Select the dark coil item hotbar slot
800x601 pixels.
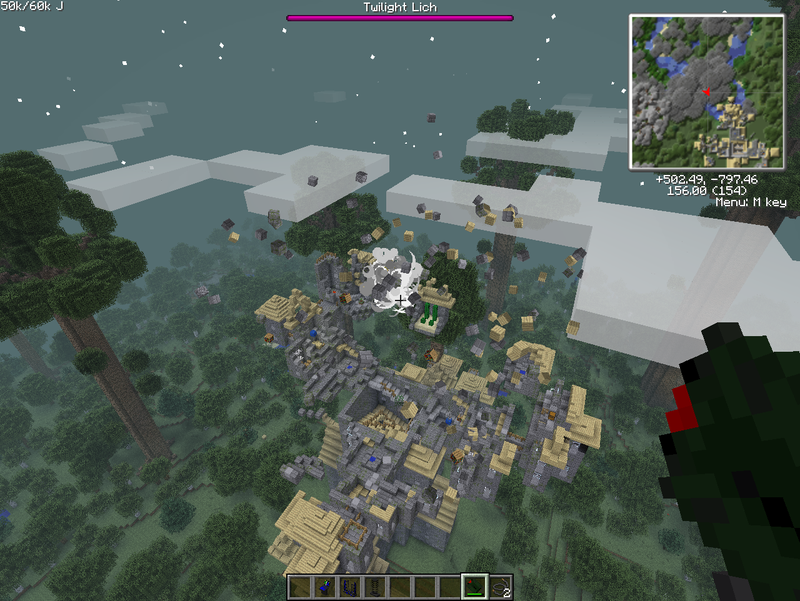374,587
